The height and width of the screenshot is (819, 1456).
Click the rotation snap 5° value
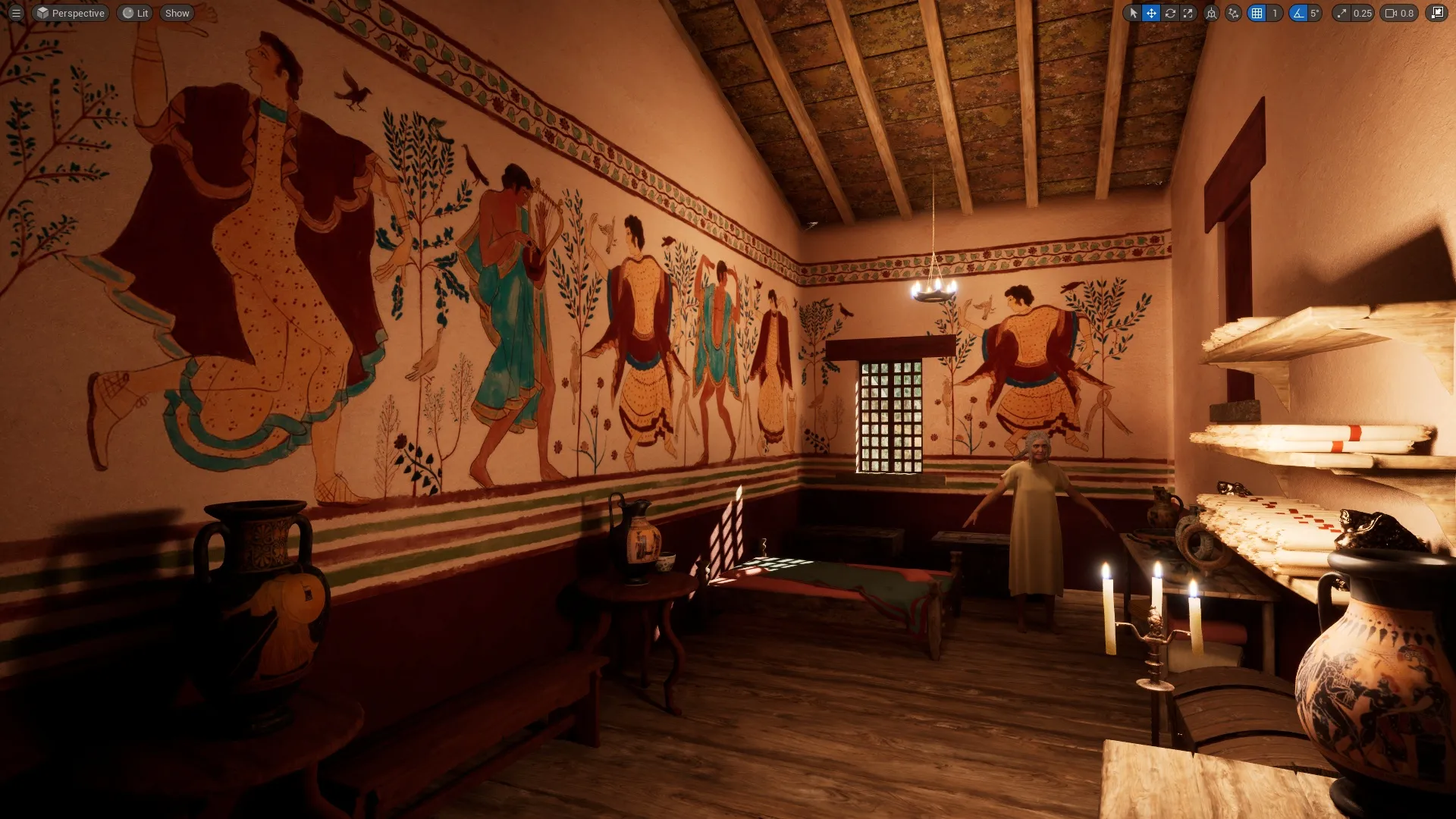click(1315, 13)
